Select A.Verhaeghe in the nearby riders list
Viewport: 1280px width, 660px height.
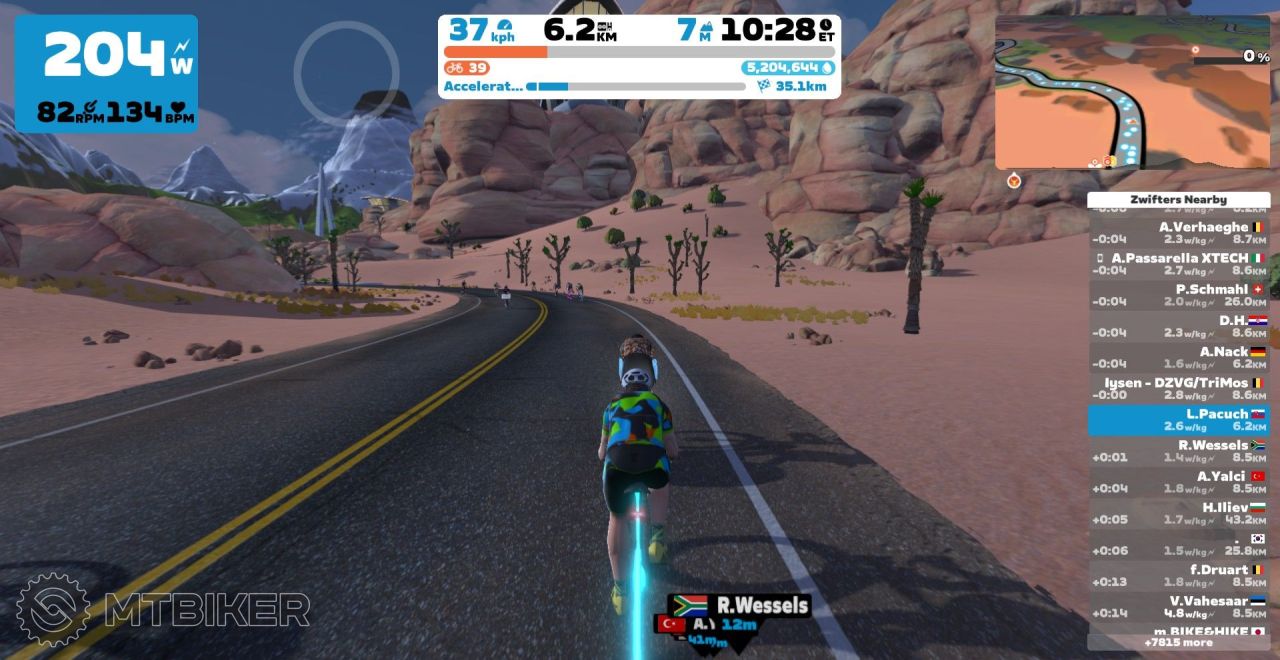(1178, 233)
